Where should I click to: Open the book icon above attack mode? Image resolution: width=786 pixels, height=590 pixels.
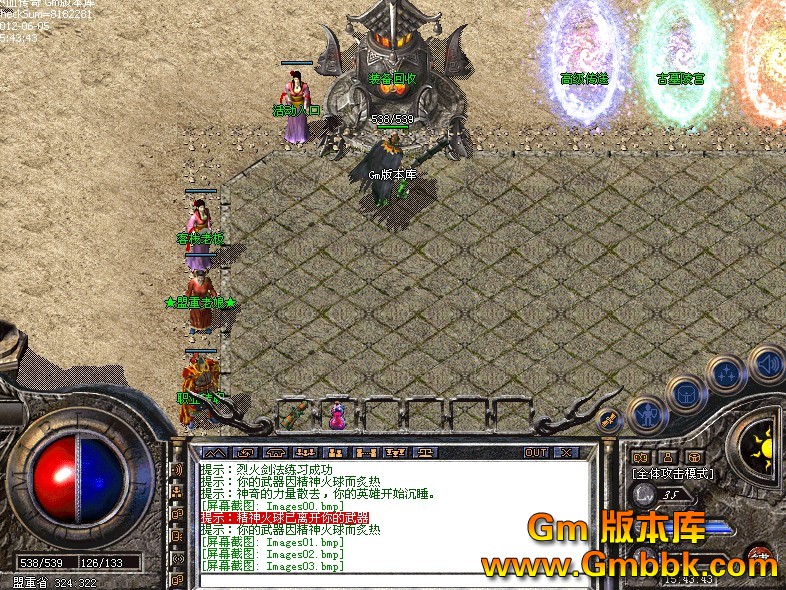(x=641, y=457)
